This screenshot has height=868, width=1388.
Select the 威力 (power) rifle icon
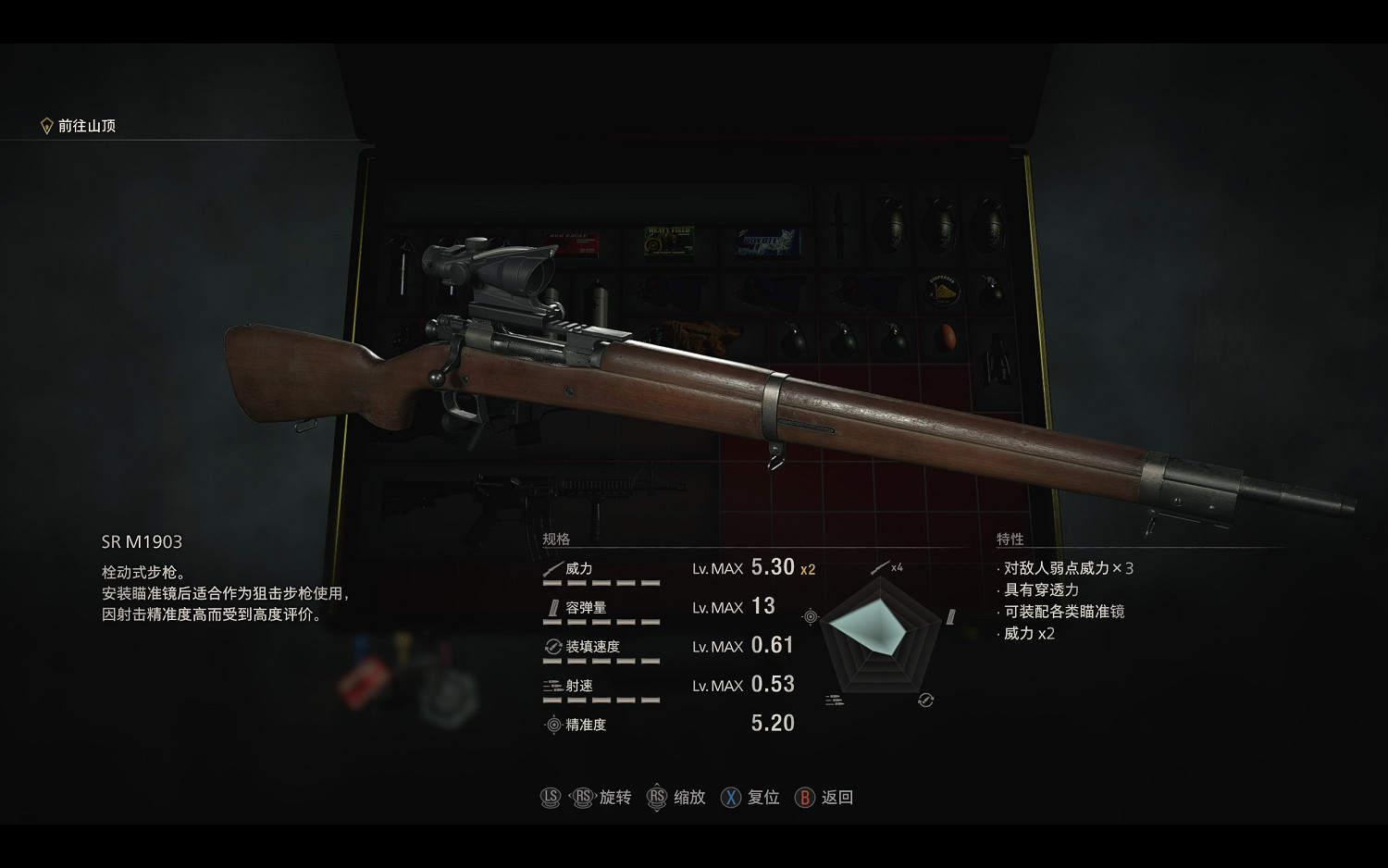pyautogui.click(x=554, y=569)
